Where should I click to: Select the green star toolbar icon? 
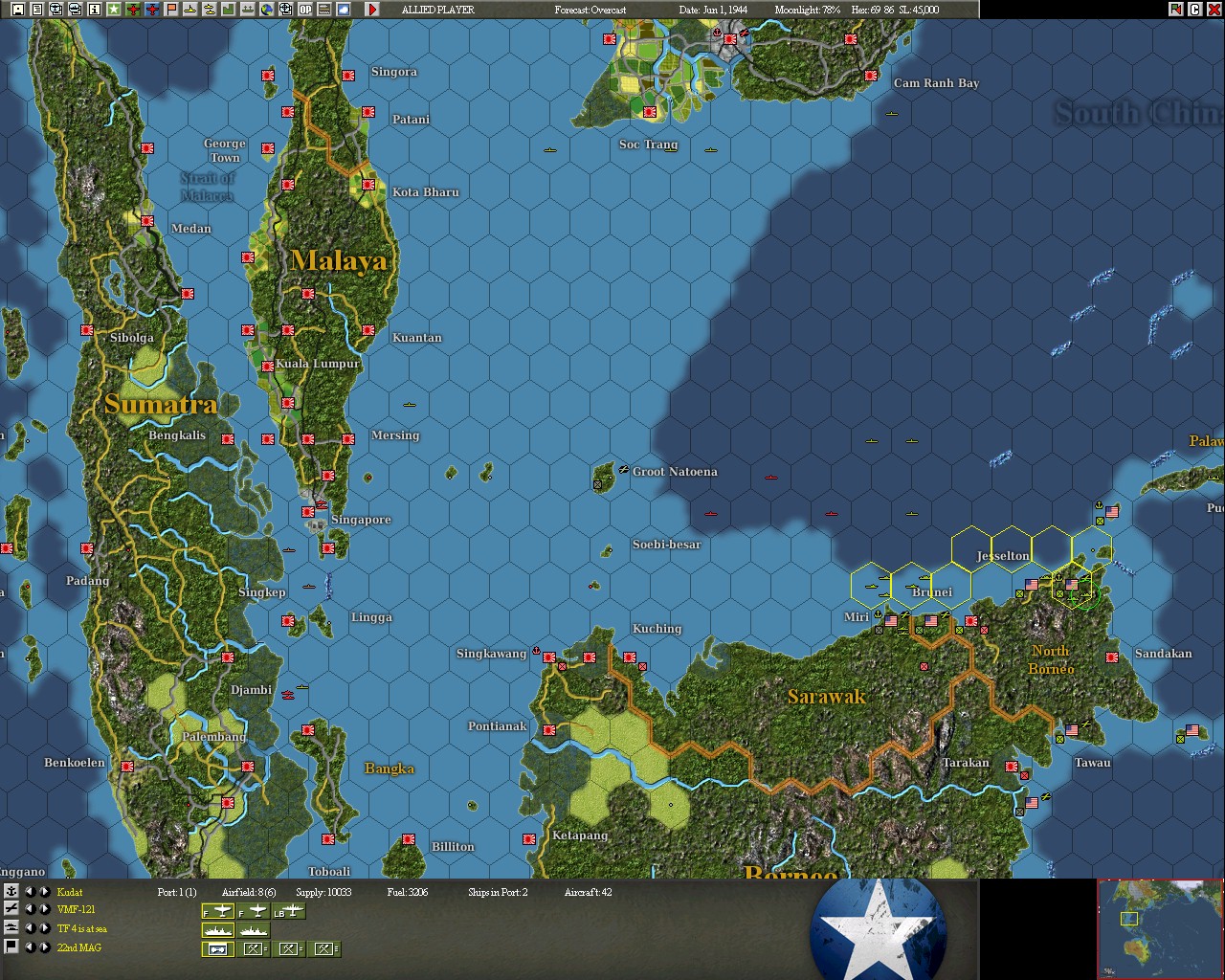[x=114, y=9]
